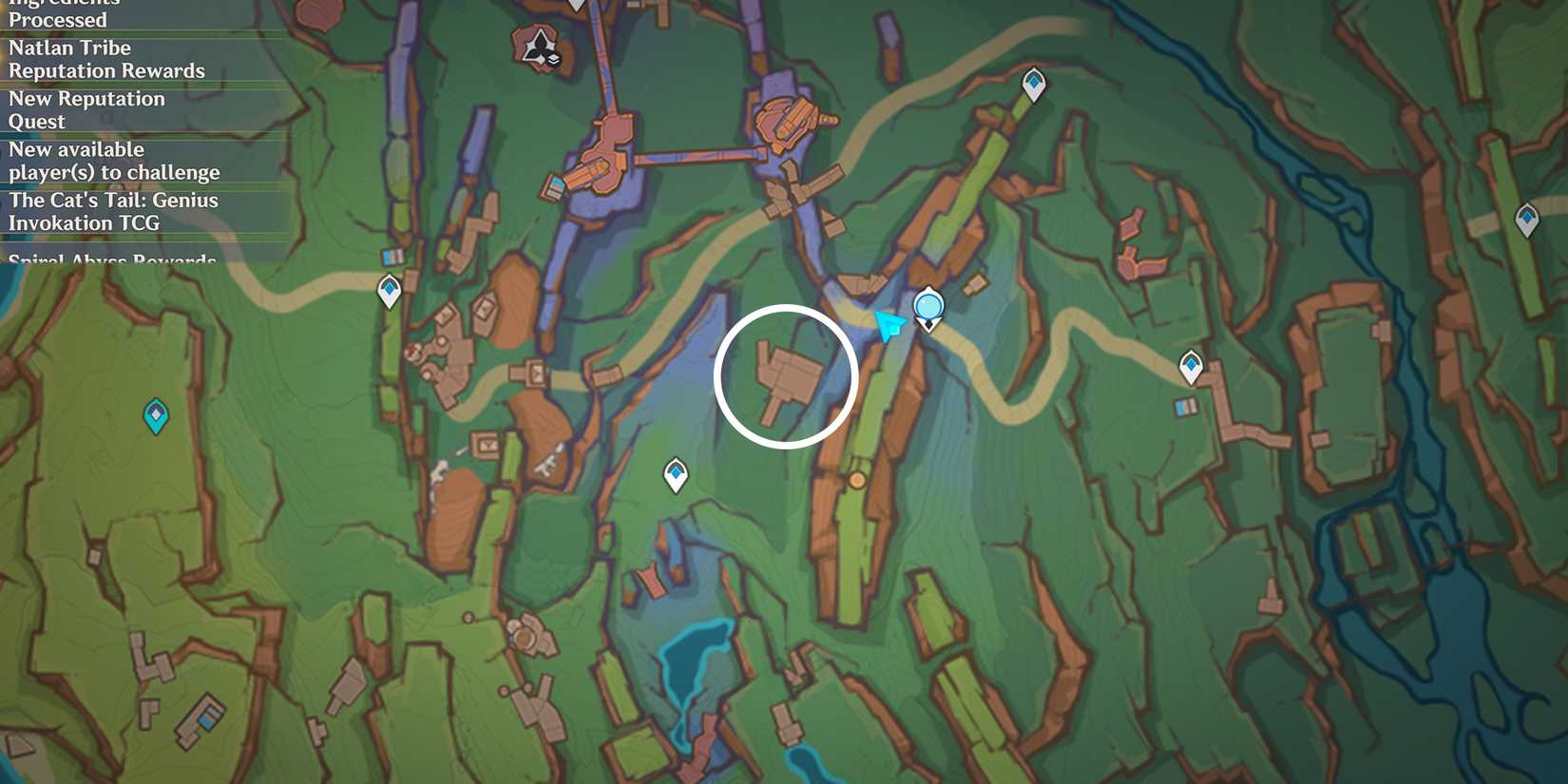
Task: Select the small blue marker under the eastern waypoint
Action: (1181, 406)
